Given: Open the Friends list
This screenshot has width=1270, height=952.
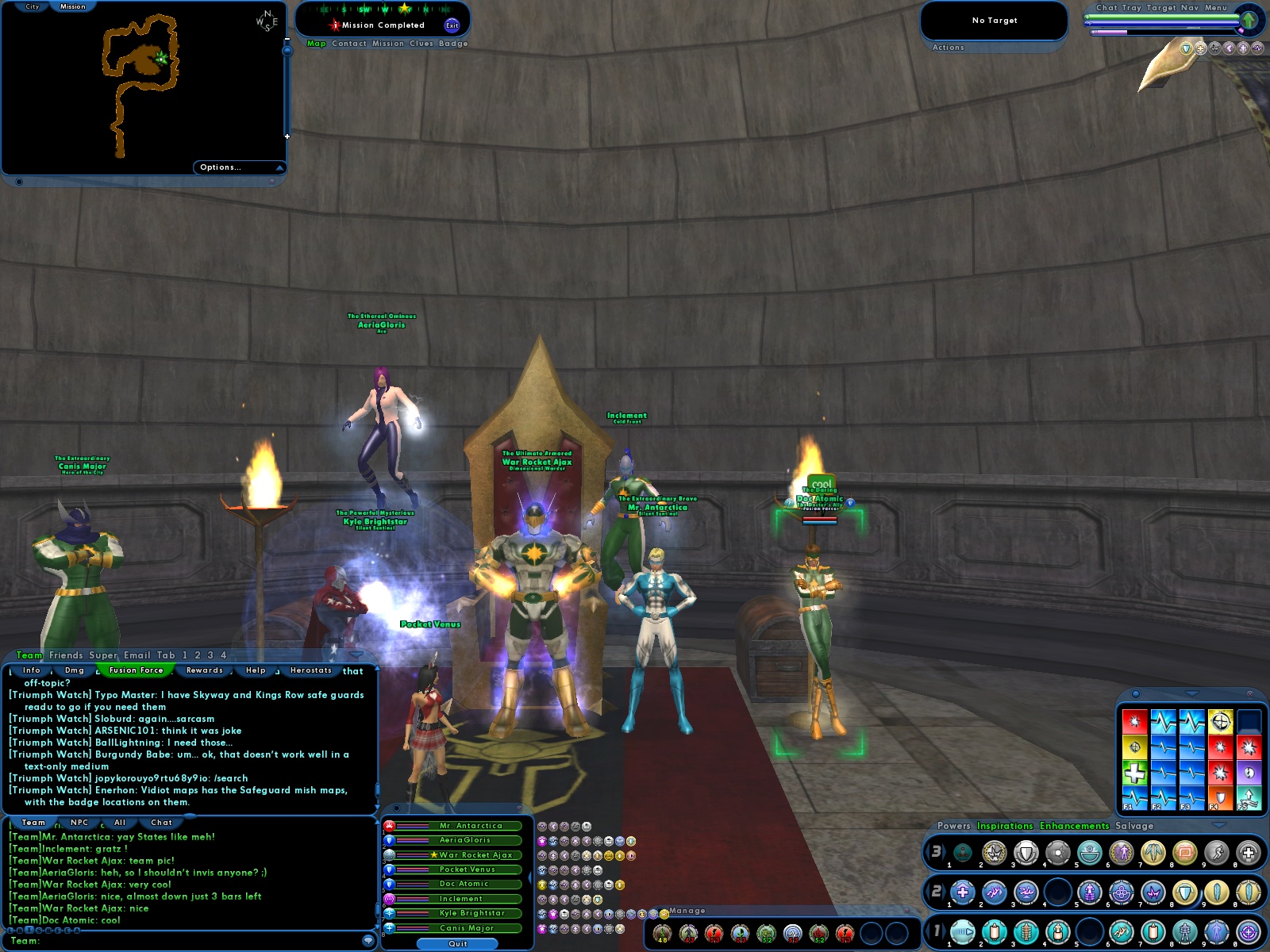Looking at the screenshot, I should pyautogui.click(x=66, y=655).
